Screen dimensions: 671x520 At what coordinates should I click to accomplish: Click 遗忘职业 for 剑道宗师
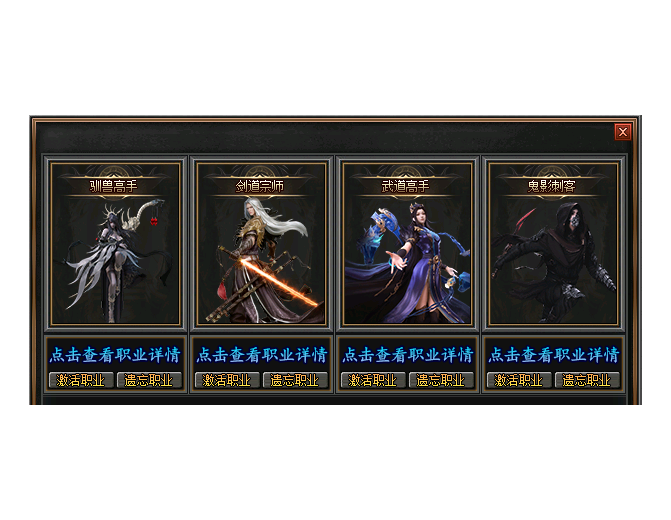coord(296,380)
